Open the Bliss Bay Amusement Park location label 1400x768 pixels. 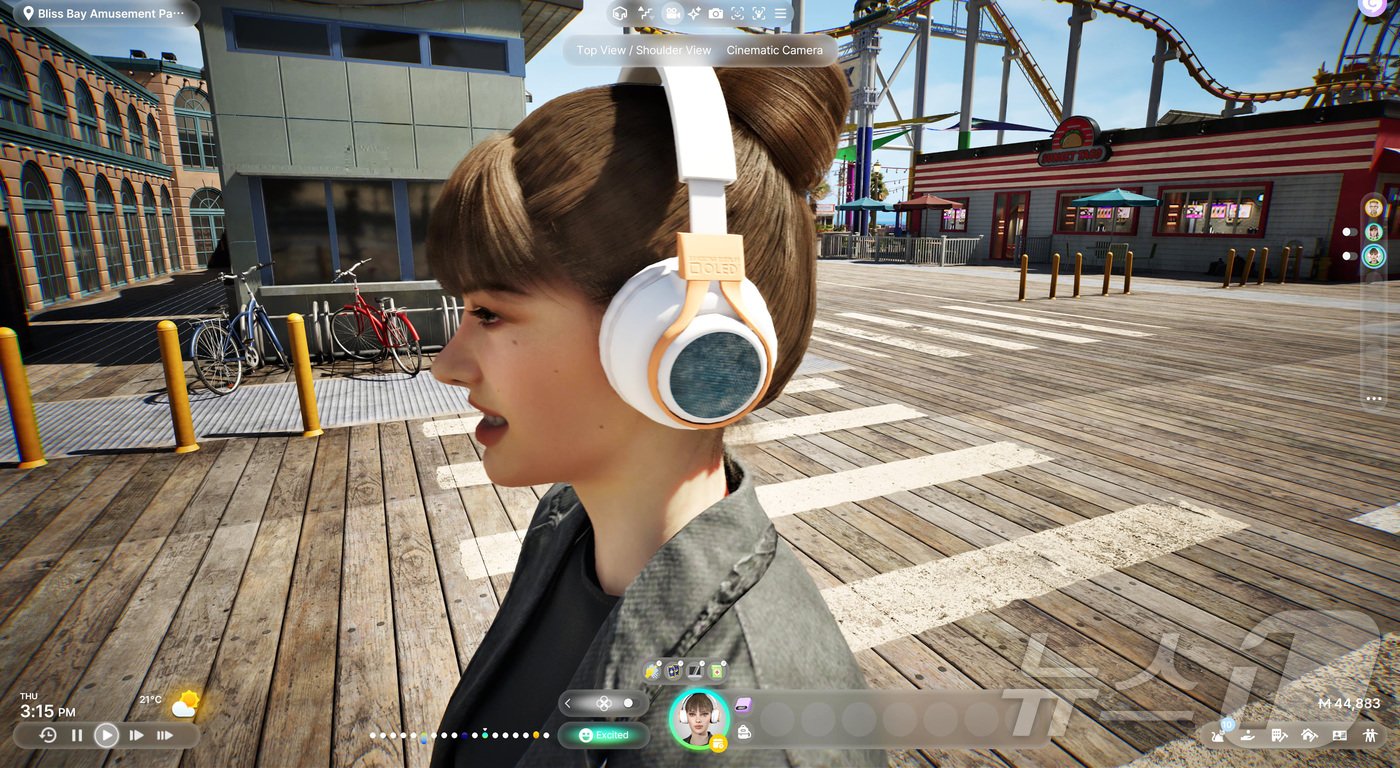click(104, 14)
